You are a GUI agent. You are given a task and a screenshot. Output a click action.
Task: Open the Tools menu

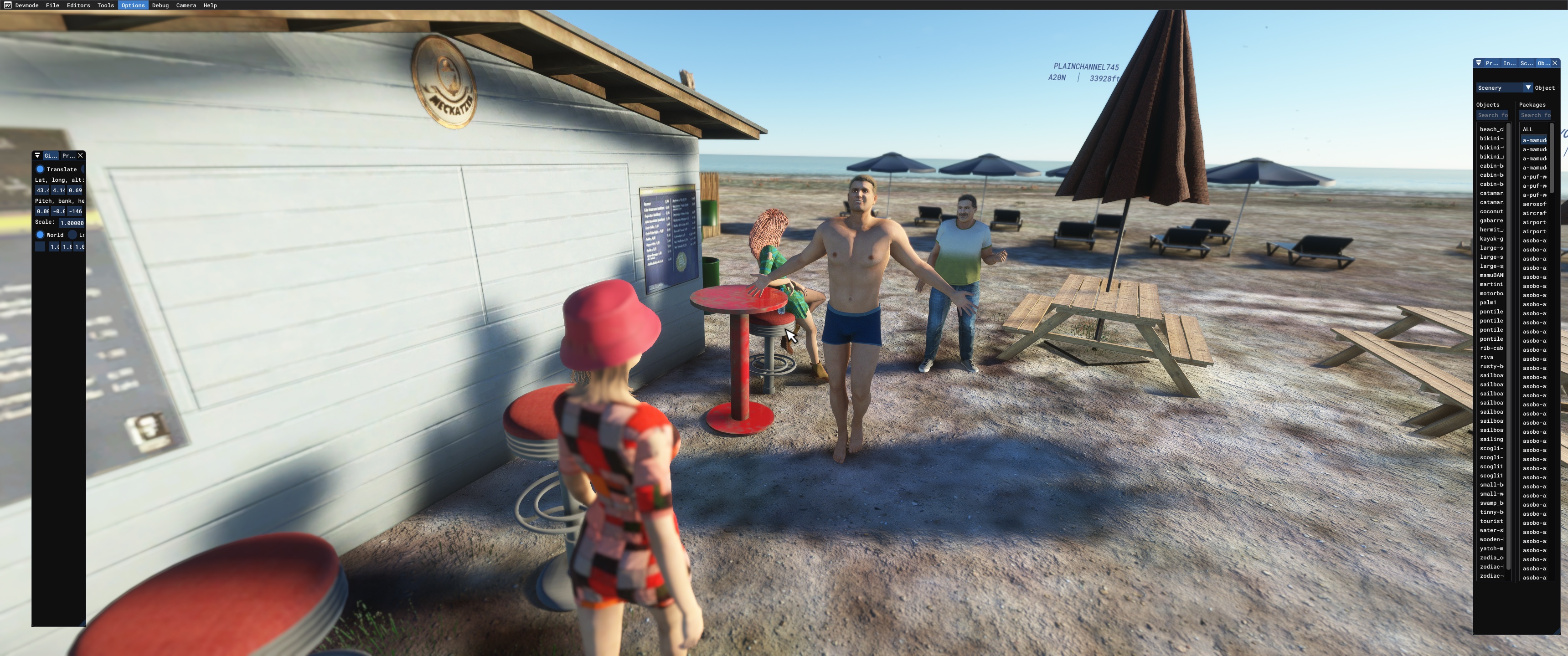pyautogui.click(x=105, y=5)
